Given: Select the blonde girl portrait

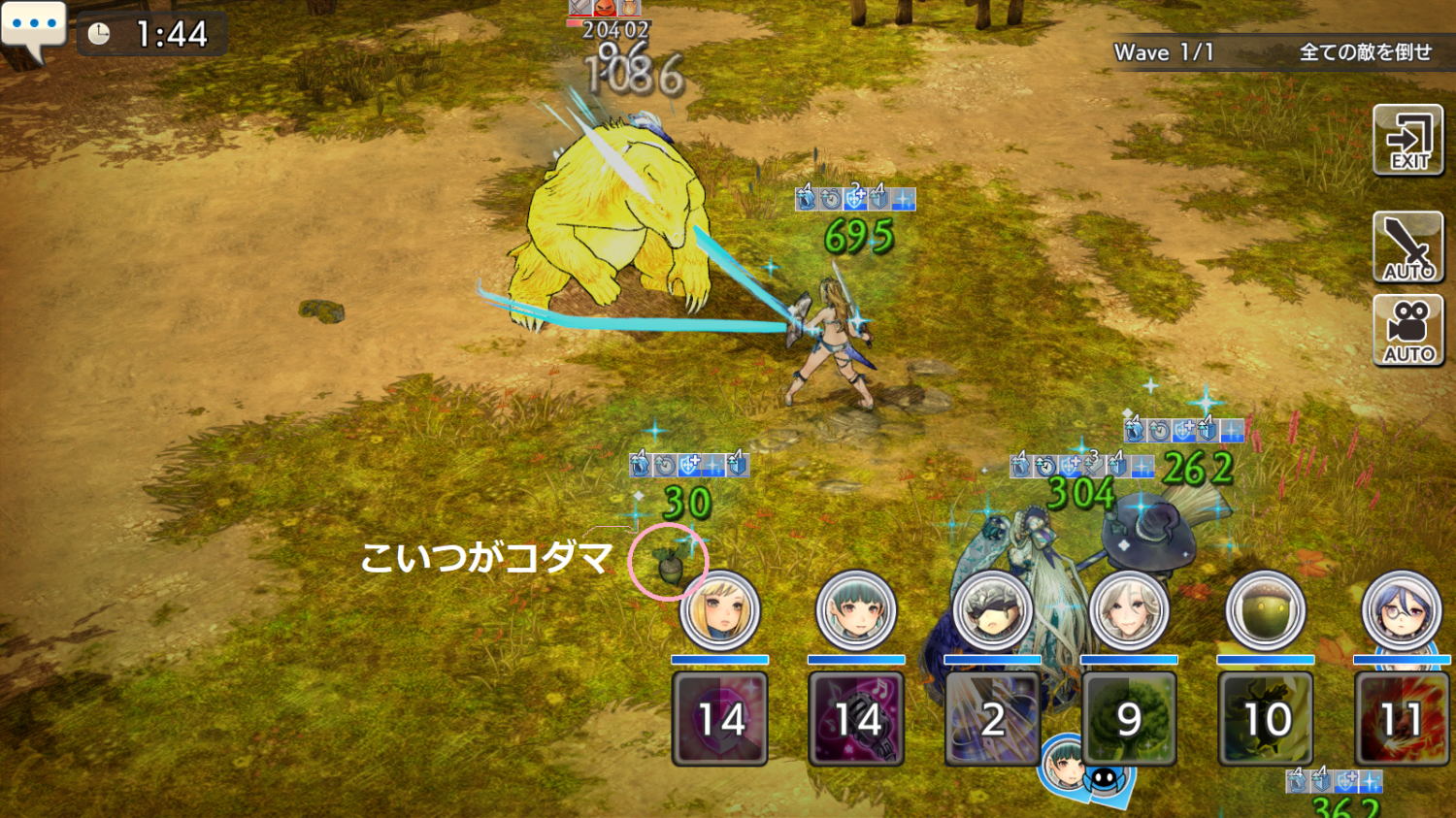Looking at the screenshot, I should click(719, 610).
